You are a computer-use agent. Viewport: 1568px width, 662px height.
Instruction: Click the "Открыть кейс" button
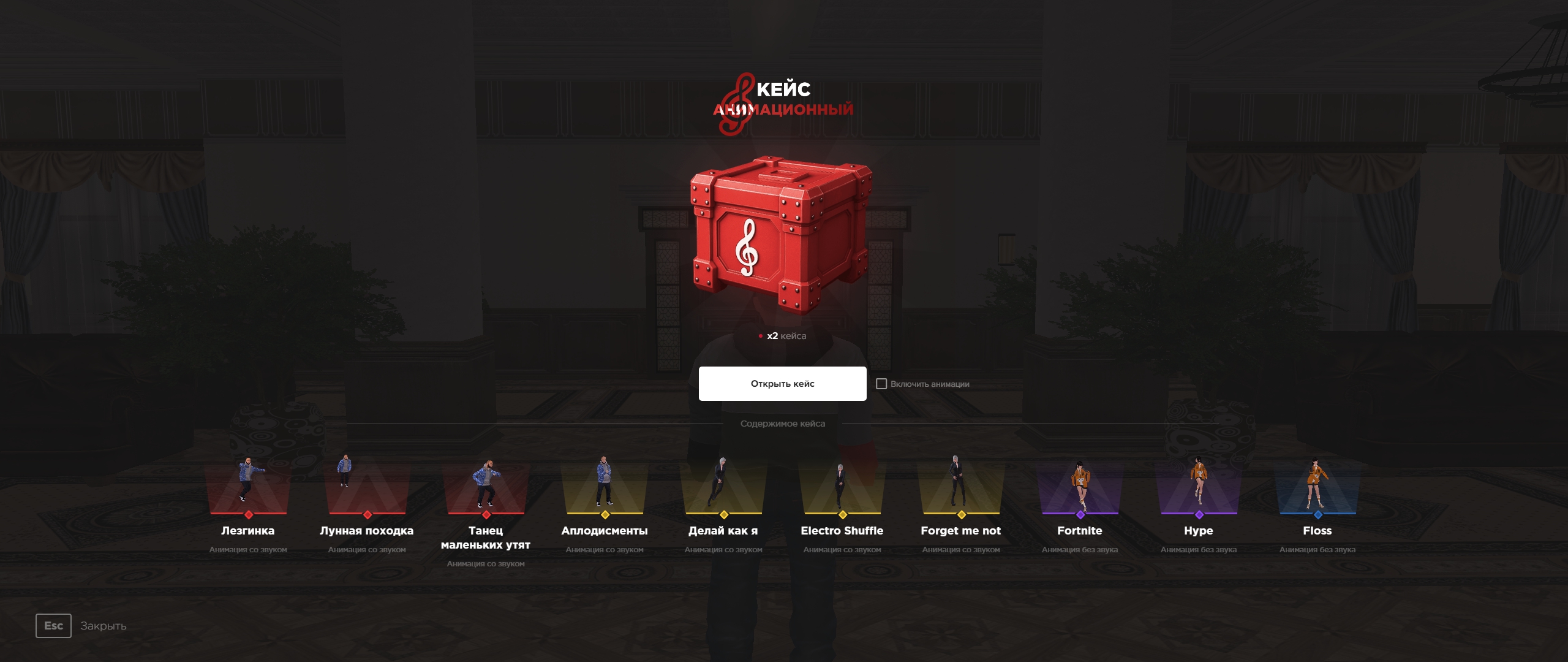[x=782, y=384]
